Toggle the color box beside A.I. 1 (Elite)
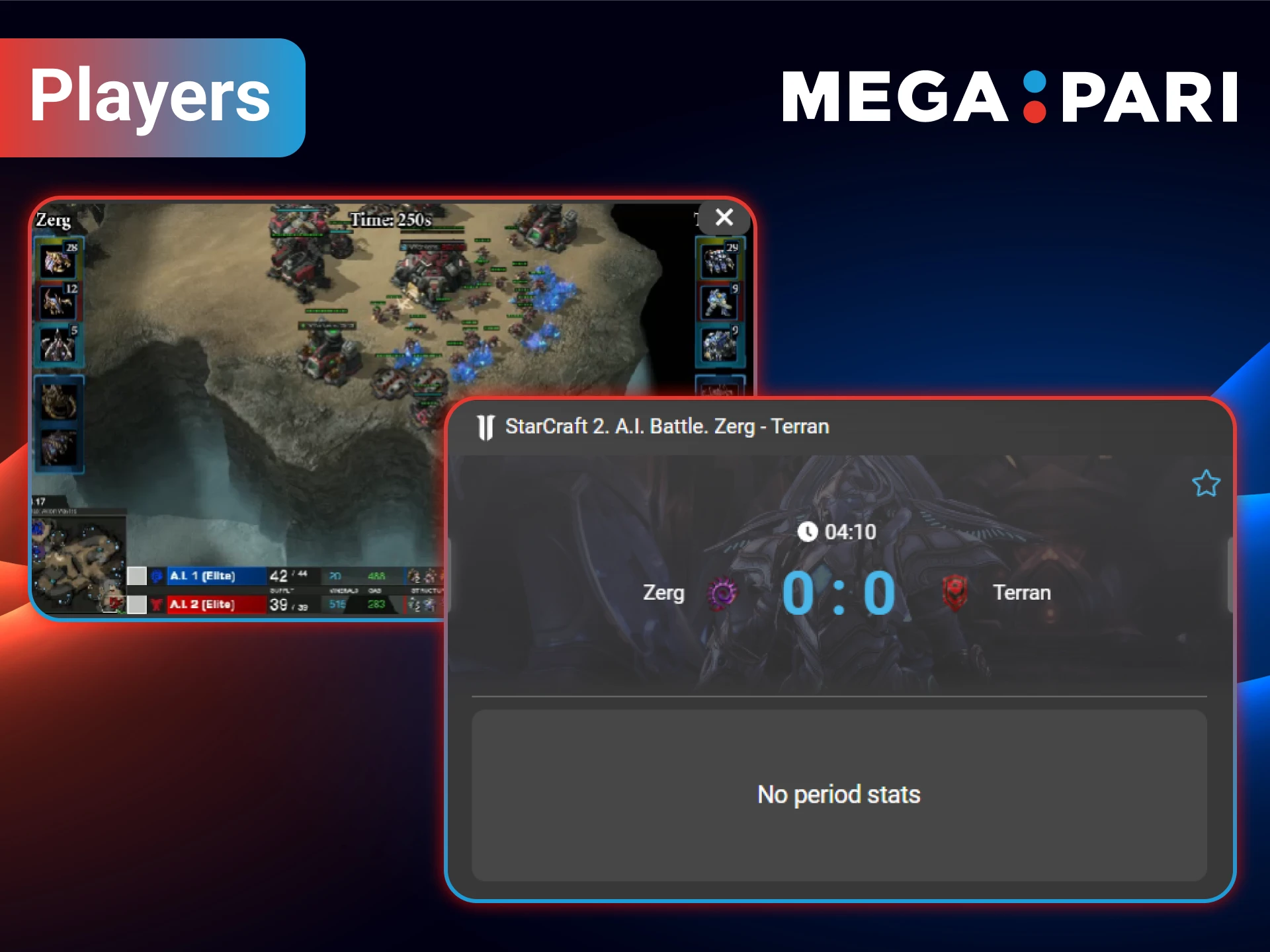Image resolution: width=1270 pixels, height=952 pixels. point(138,575)
